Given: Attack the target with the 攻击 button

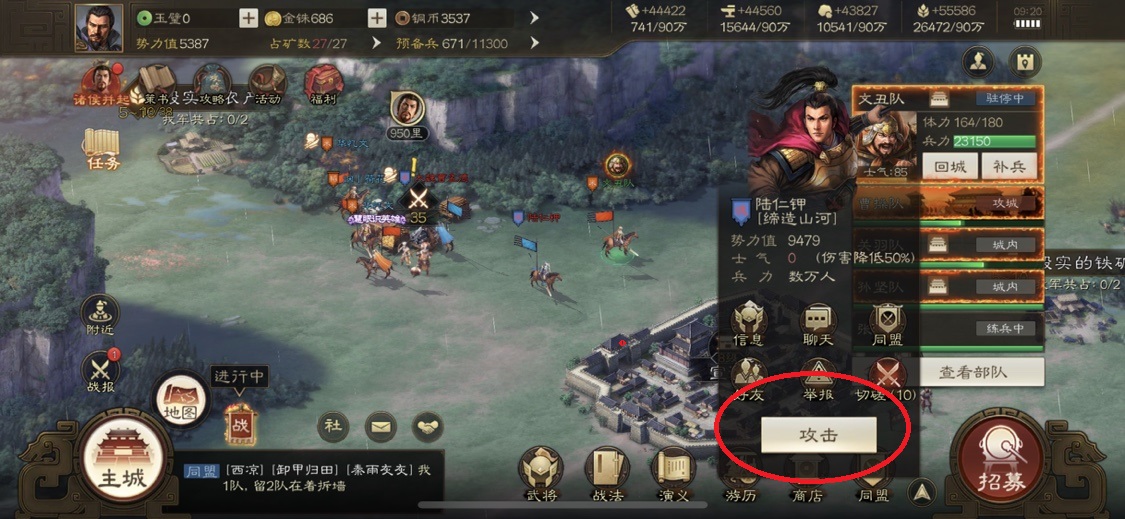Looking at the screenshot, I should (818, 435).
